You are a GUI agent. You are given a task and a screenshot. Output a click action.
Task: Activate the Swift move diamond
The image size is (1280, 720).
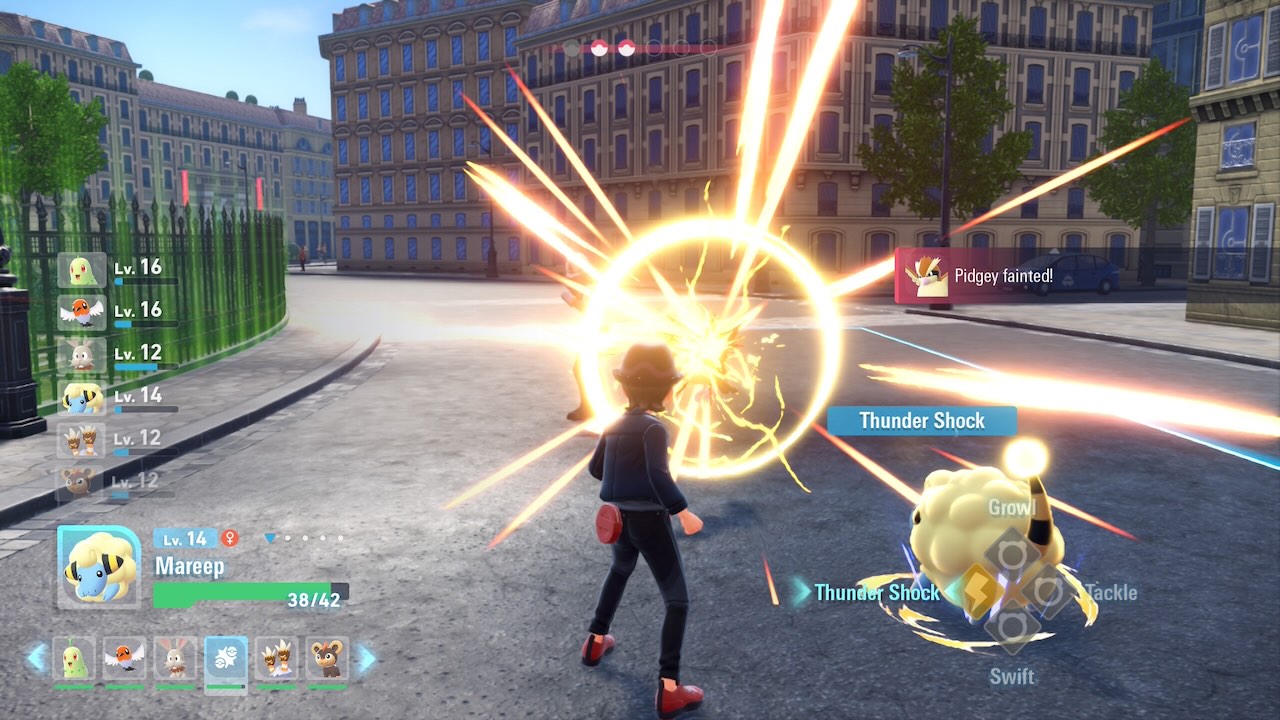pos(1012,628)
